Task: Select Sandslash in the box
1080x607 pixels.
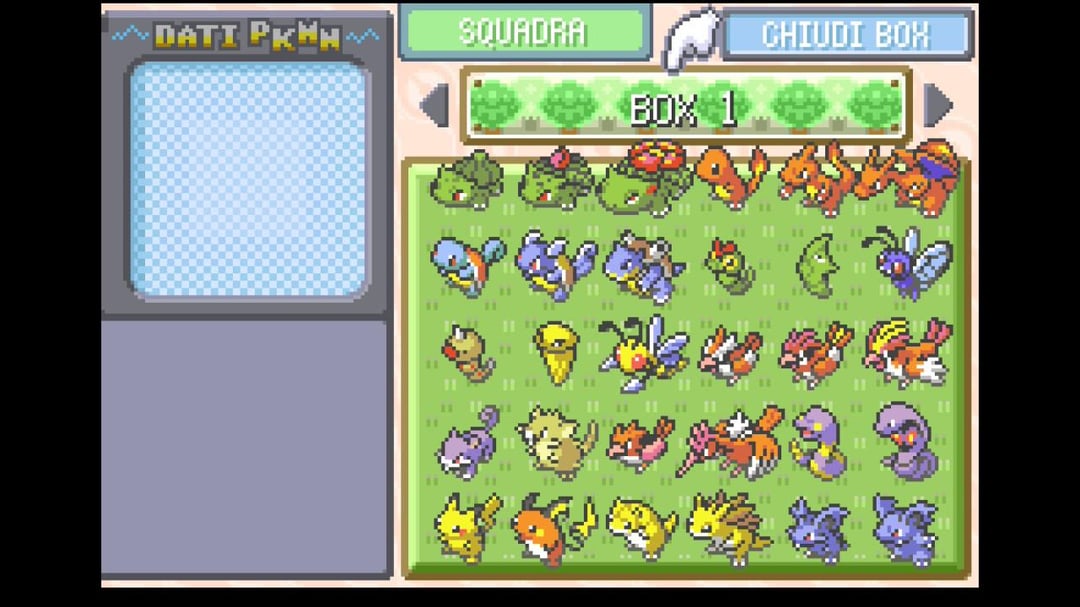Action: pyautogui.click(x=731, y=527)
